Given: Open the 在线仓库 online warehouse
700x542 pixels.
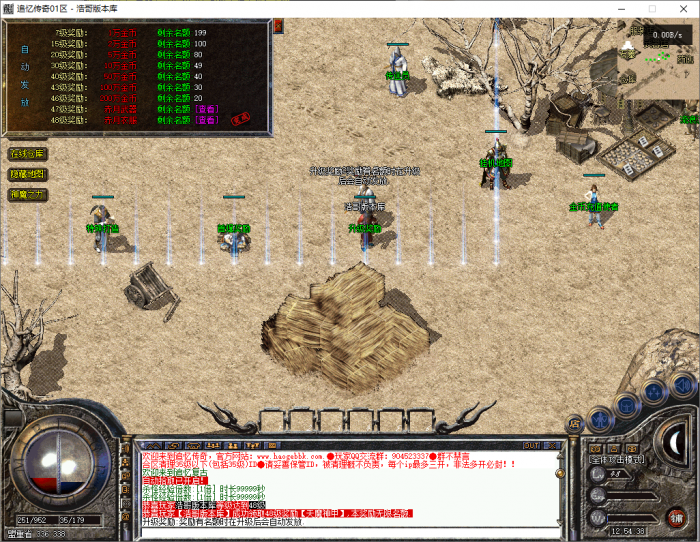Looking at the screenshot, I should point(27,154).
